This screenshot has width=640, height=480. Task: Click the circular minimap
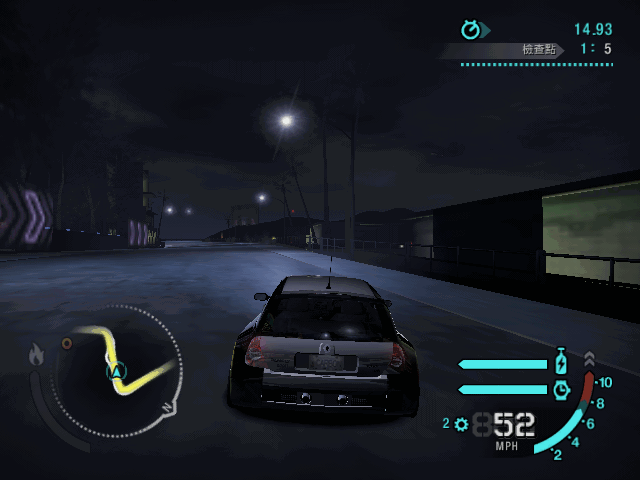click(x=118, y=368)
